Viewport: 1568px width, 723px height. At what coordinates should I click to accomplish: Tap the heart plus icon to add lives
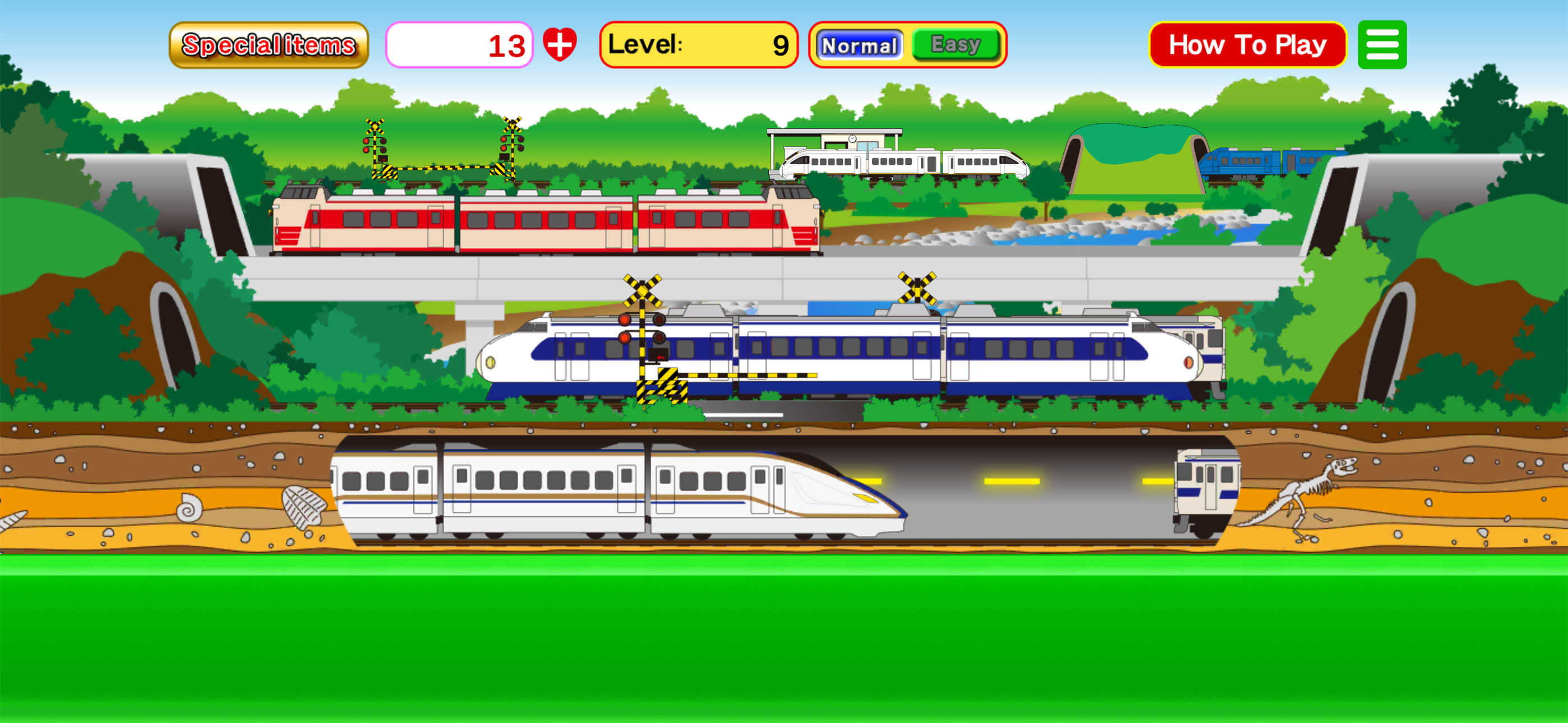(x=562, y=43)
